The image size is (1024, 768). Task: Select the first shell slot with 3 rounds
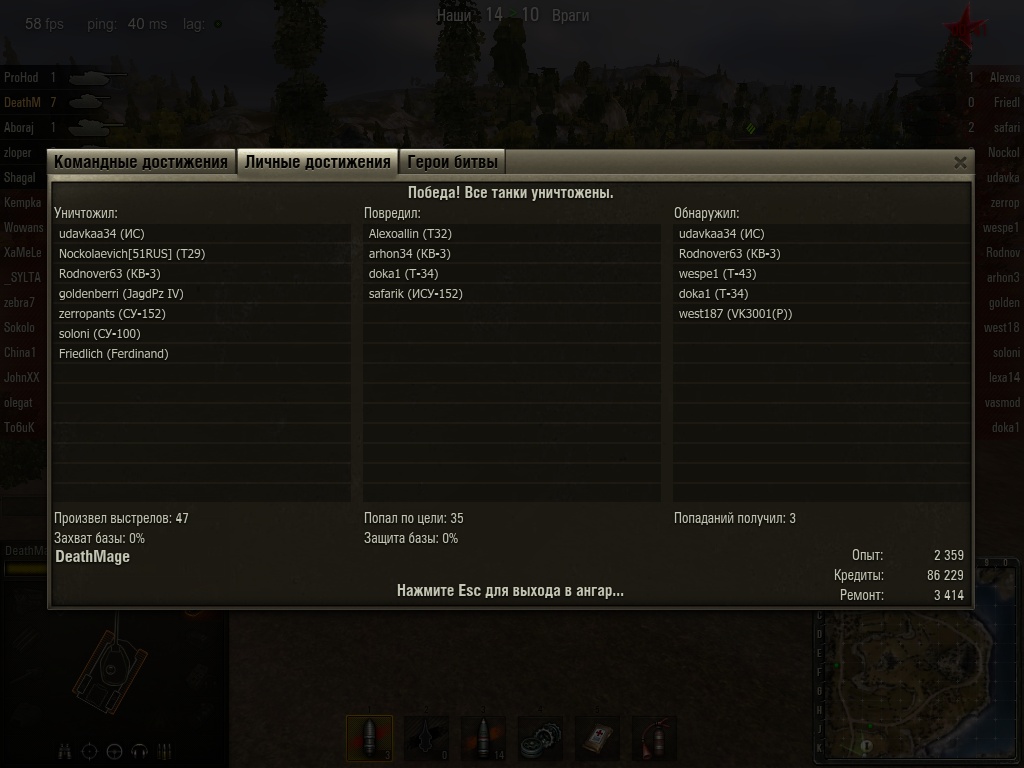point(369,738)
